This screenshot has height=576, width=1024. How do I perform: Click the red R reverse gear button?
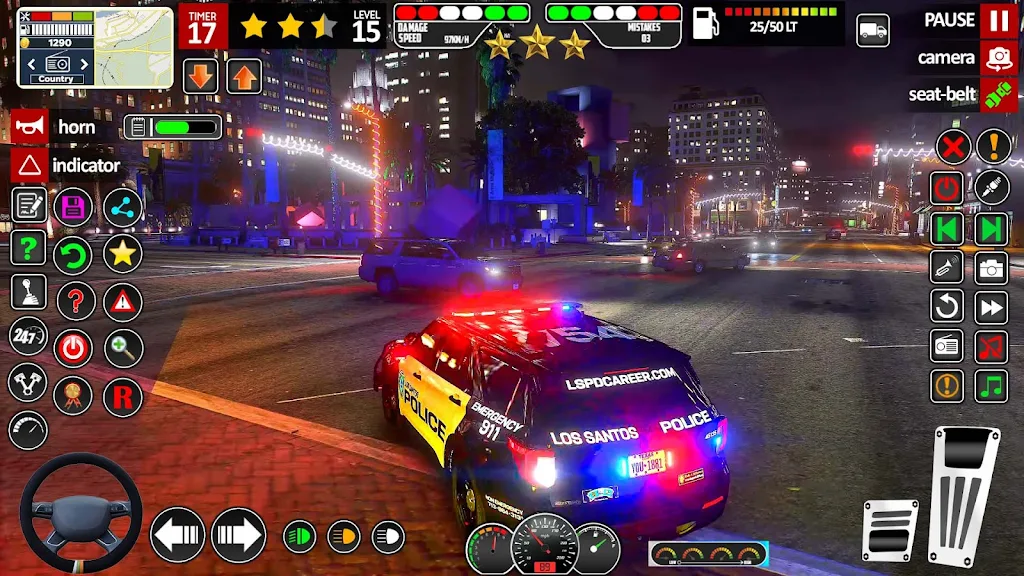pos(123,397)
